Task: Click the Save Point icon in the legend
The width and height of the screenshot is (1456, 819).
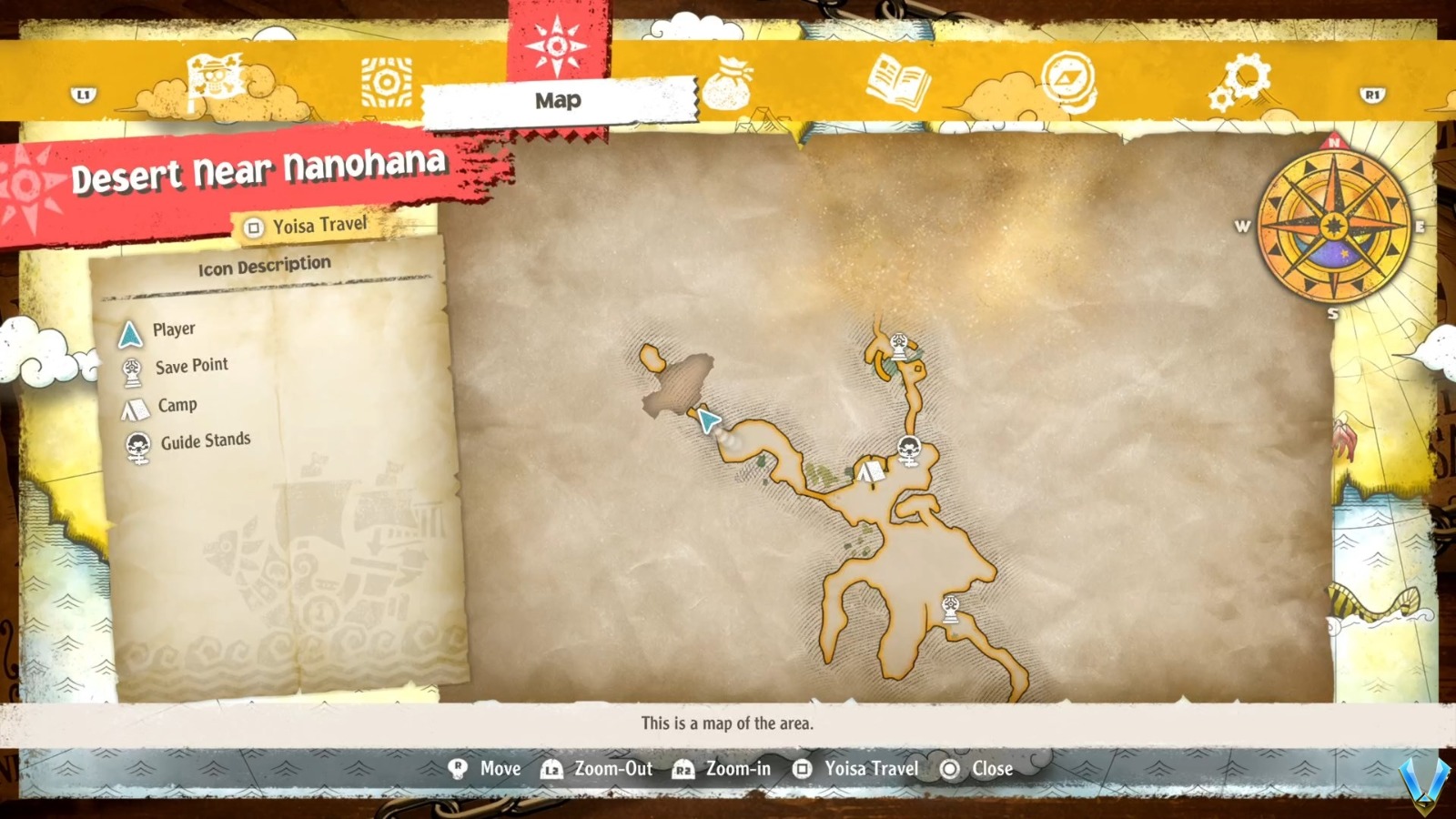Action: click(x=132, y=368)
